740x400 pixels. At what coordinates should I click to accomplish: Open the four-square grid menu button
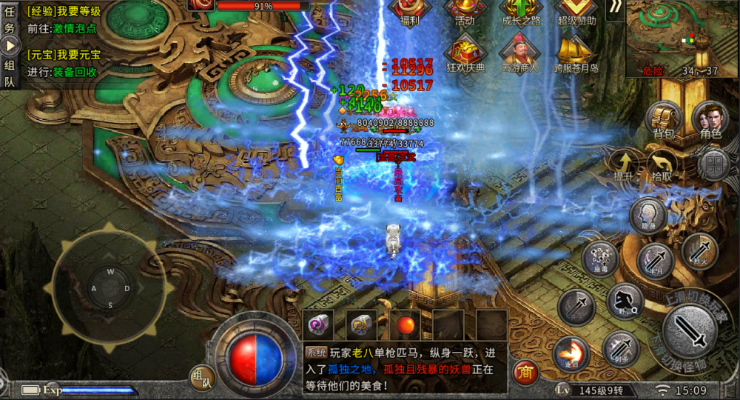pos(714,165)
